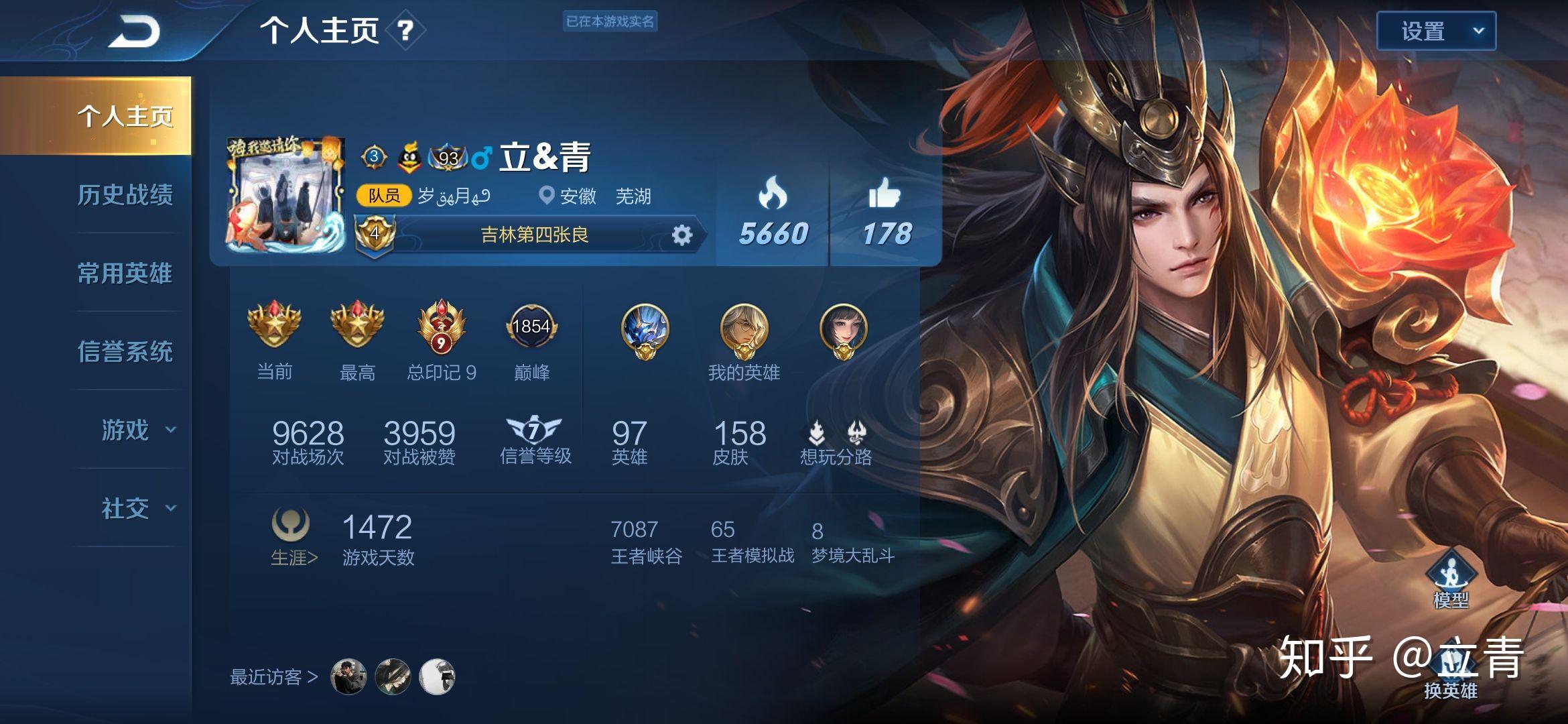Screen dimensions: 1568x724
Task: Select the 个人主页 tab
Action: pyautogui.click(x=125, y=117)
